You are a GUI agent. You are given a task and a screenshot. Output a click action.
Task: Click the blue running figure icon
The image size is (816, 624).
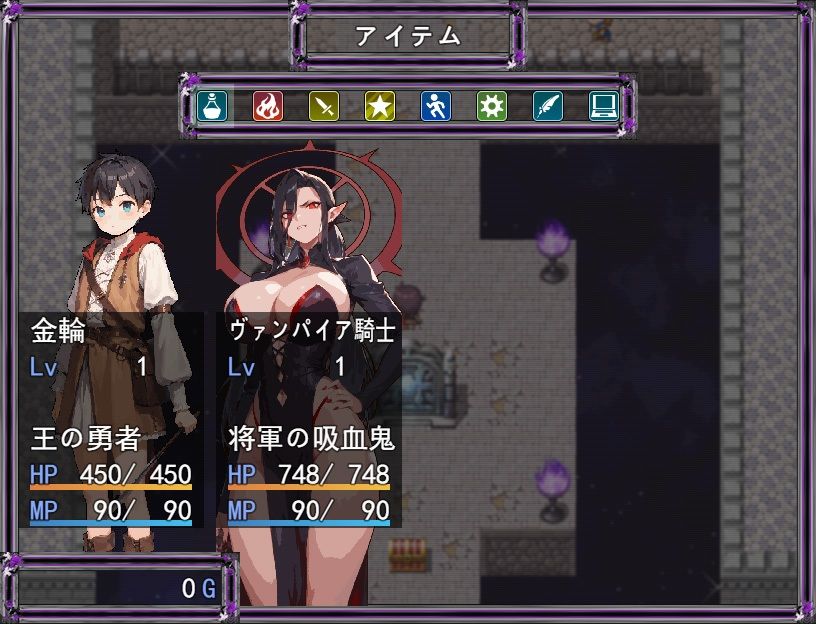pos(435,105)
